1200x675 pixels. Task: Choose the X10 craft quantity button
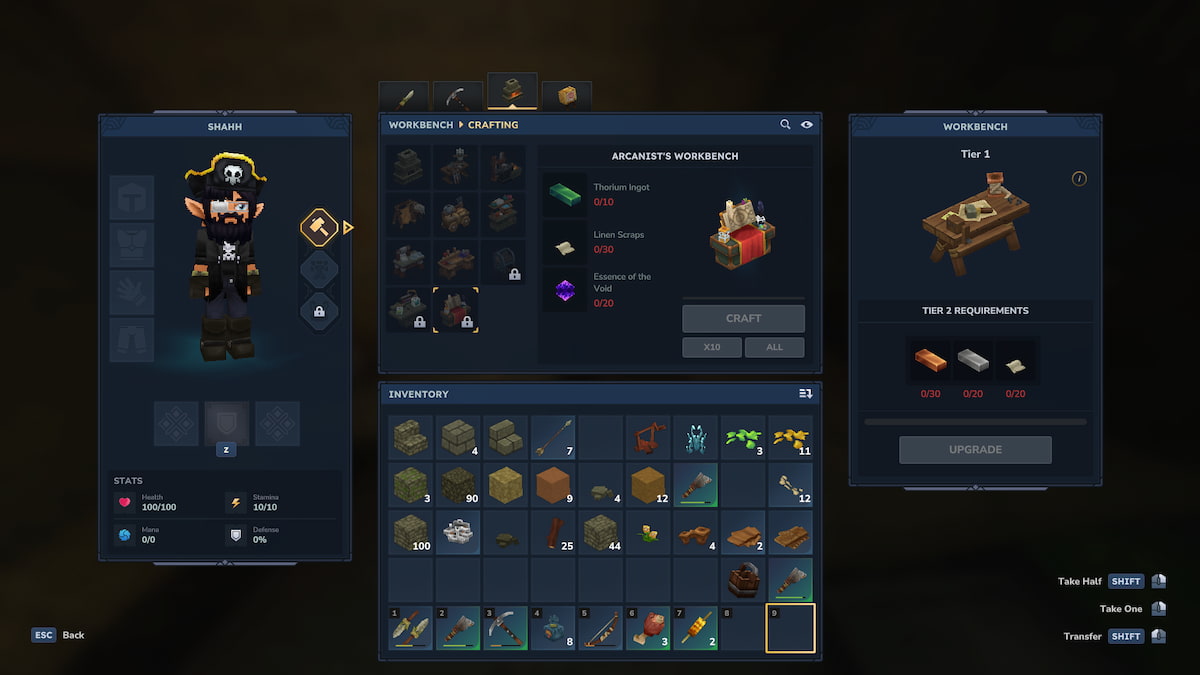tap(712, 347)
